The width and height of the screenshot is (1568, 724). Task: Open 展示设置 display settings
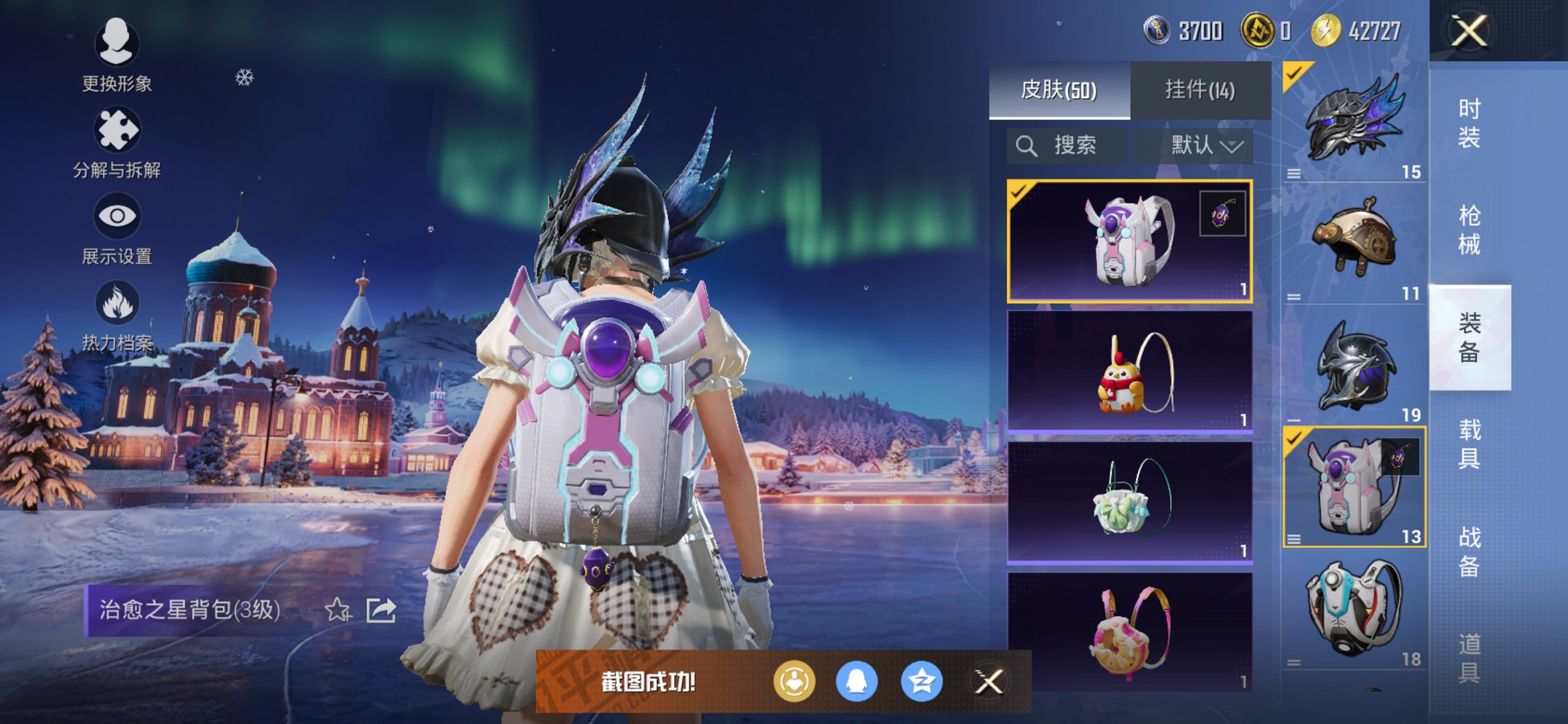click(117, 228)
